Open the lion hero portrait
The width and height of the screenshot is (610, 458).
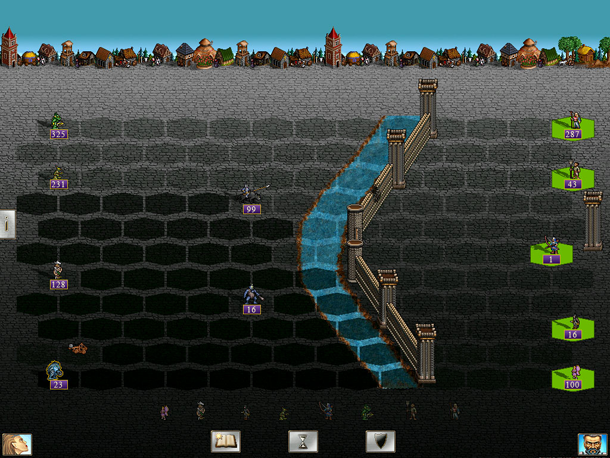point(17,444)
